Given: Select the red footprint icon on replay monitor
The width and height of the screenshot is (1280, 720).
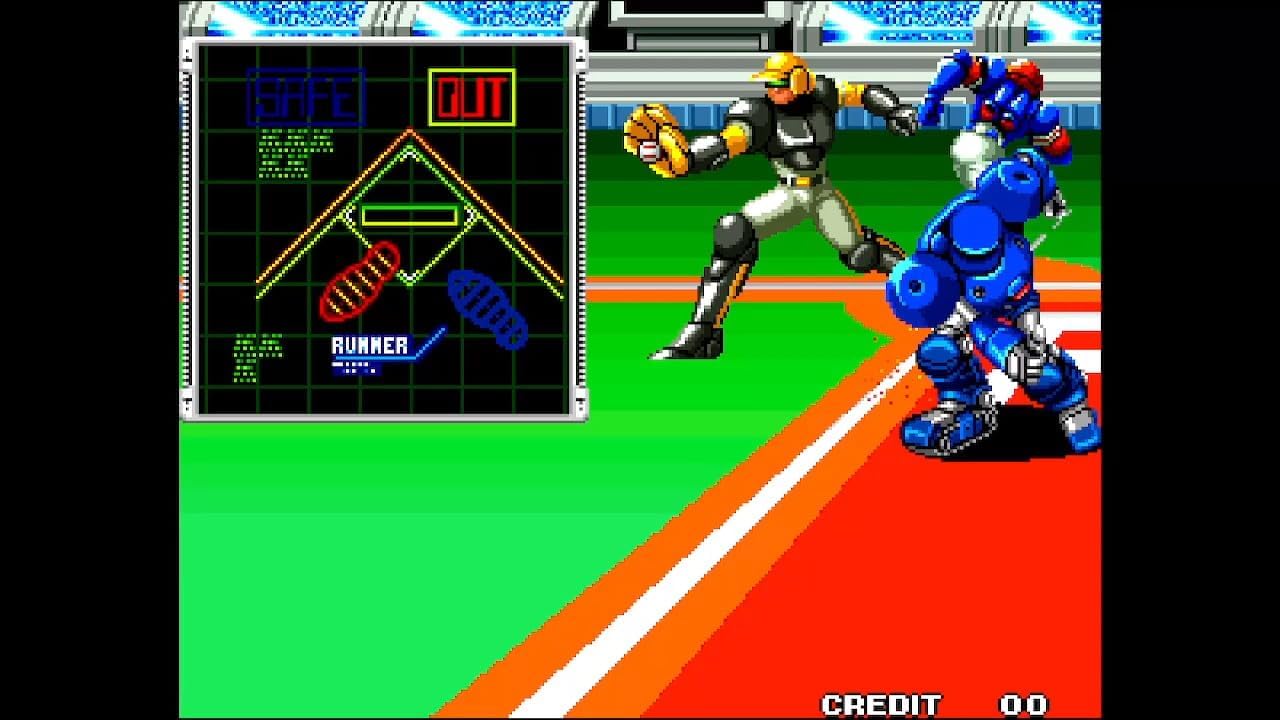Looking at the screenshot, I should [x=362, y=280].
